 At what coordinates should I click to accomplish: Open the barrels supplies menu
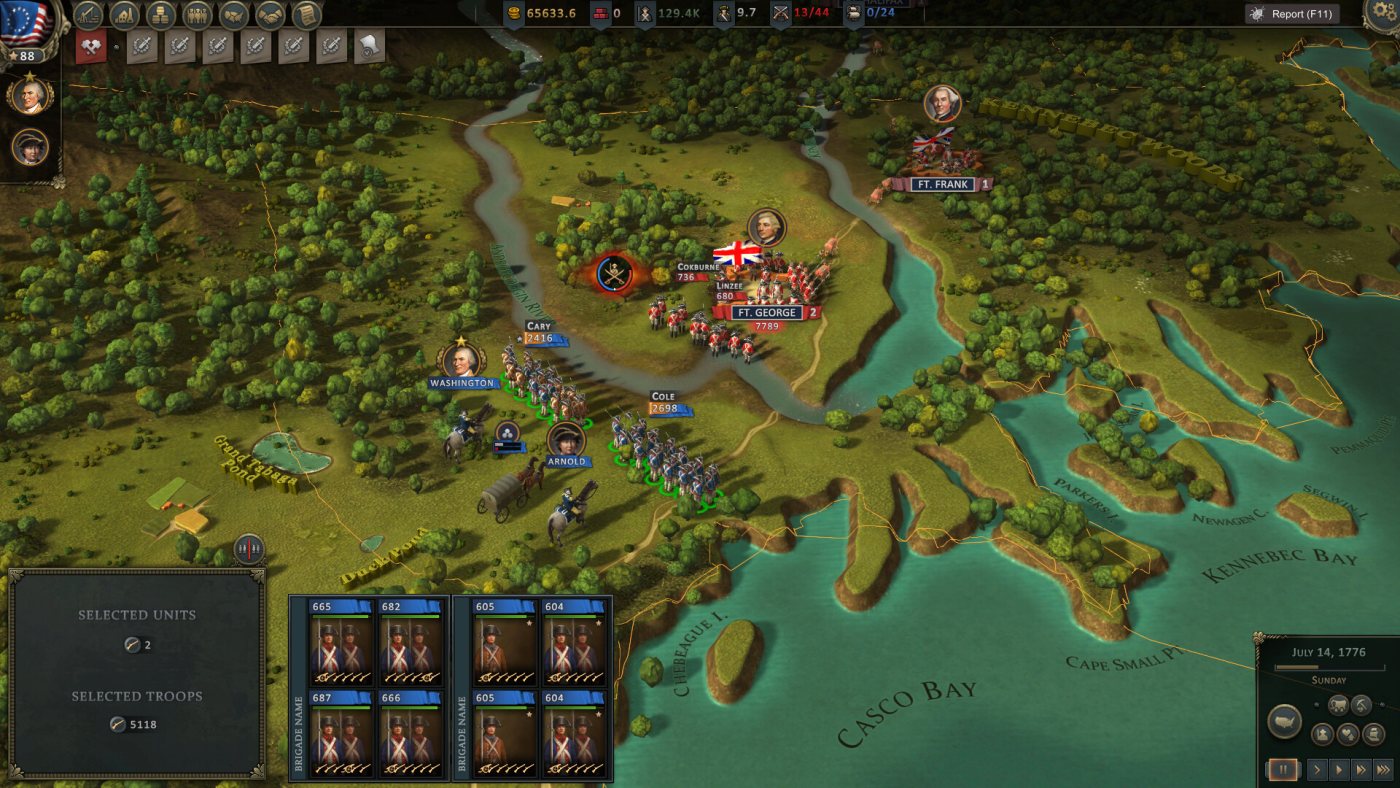point(160,15)
